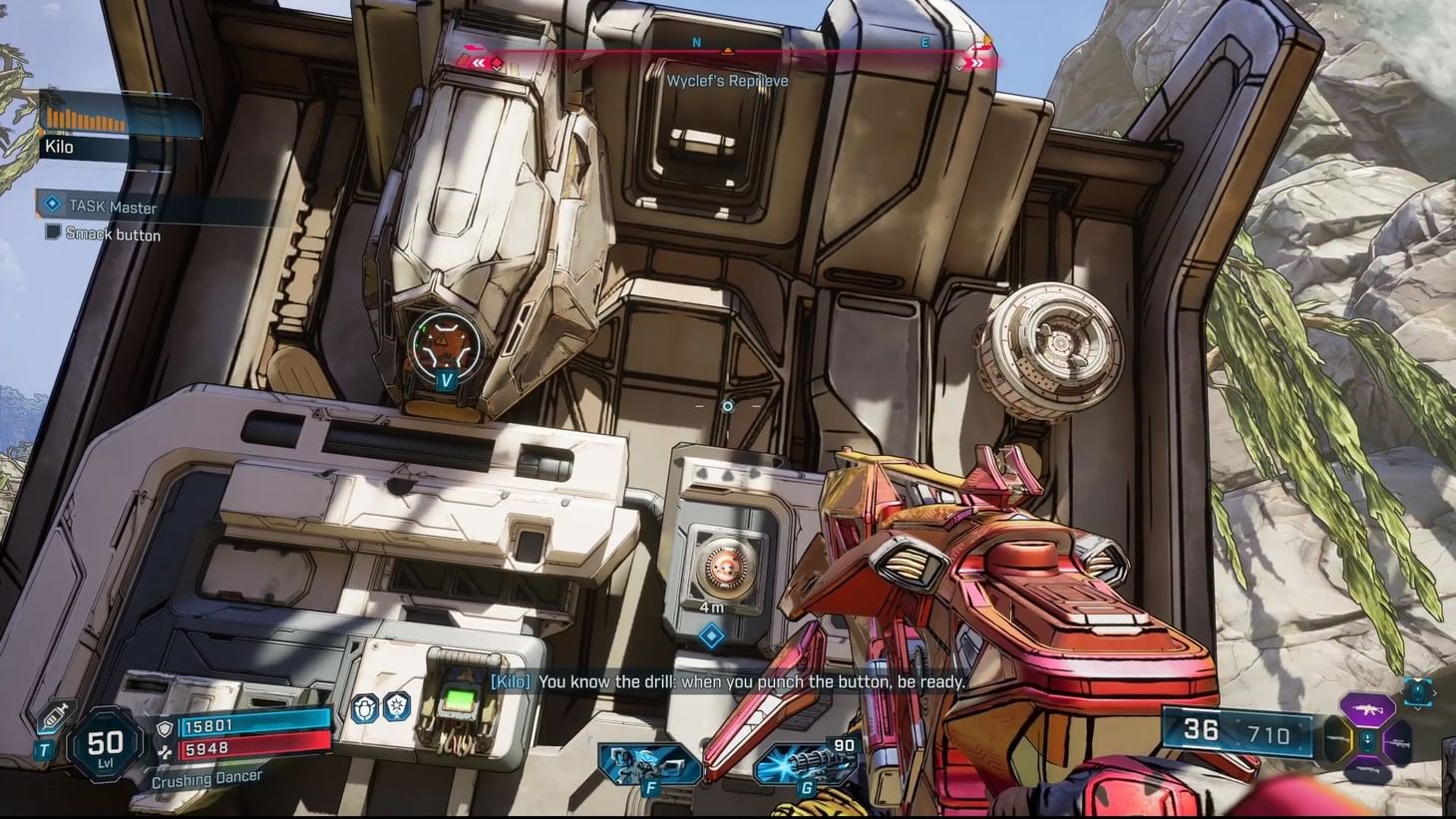Select the purple SMG in the weapon wheel
Viewport: 1456px width, 819px height.
point(1369,709)
